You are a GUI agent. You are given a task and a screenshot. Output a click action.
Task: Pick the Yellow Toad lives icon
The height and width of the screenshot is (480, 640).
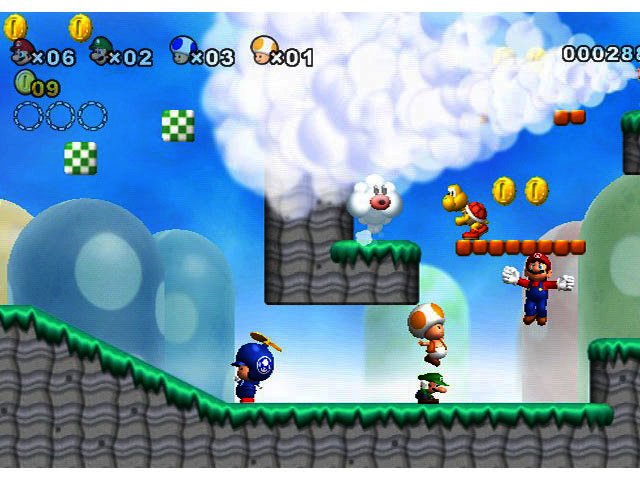tap(262, 50)
